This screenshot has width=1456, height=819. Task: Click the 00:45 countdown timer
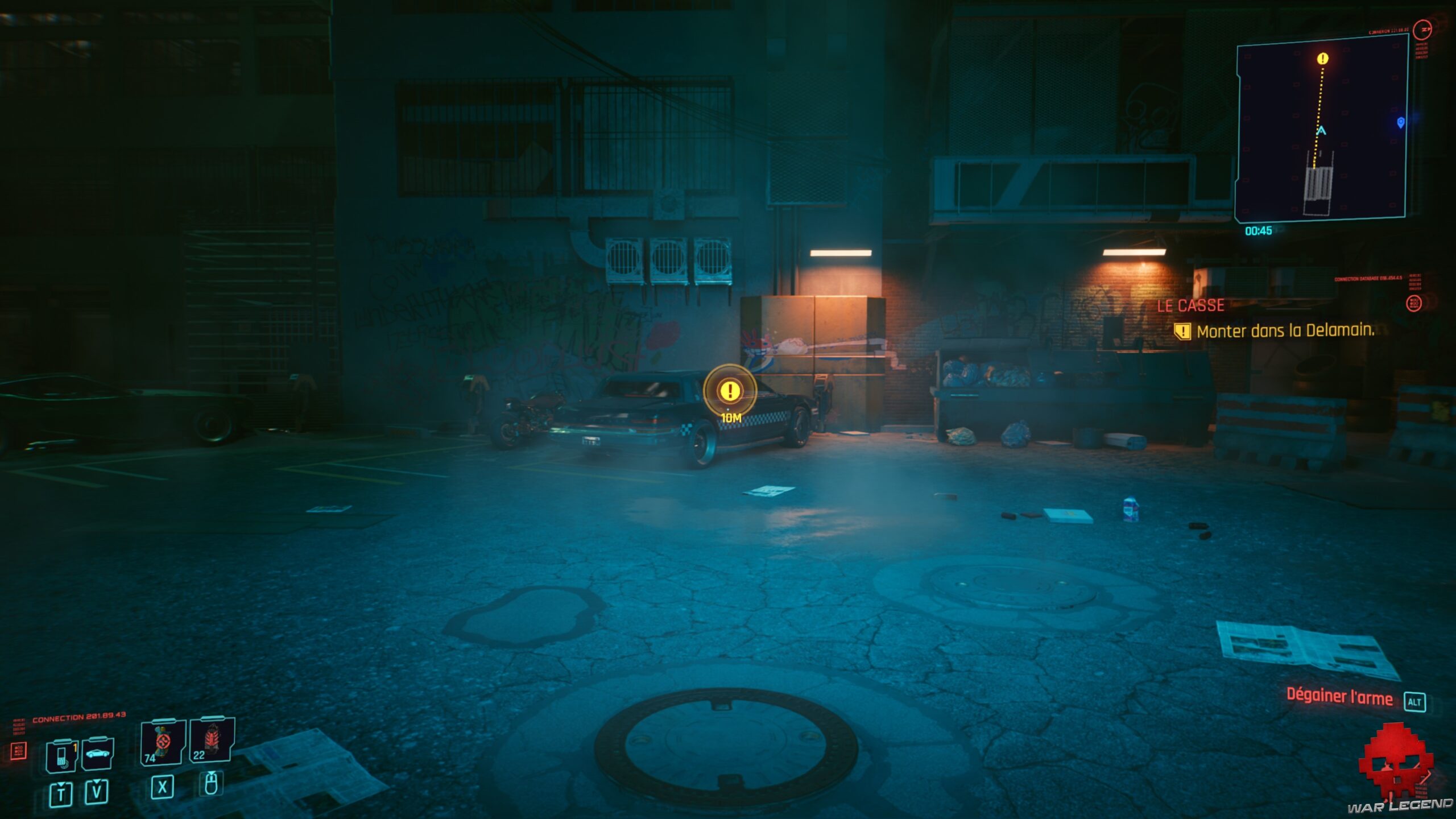click(x=1259, y=230)
